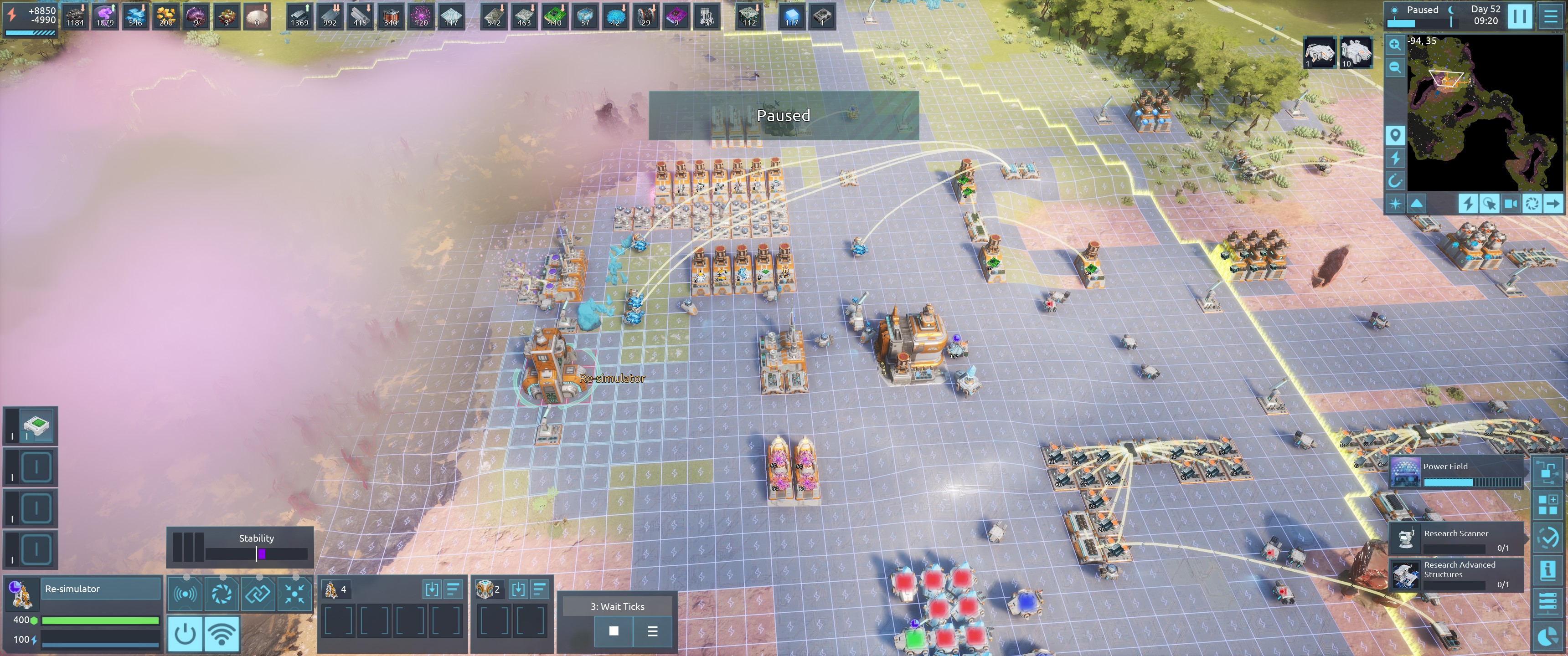Select the chain link component slot
The width and height of the screenshot is (1568, 656).
(x=258, y=594)
